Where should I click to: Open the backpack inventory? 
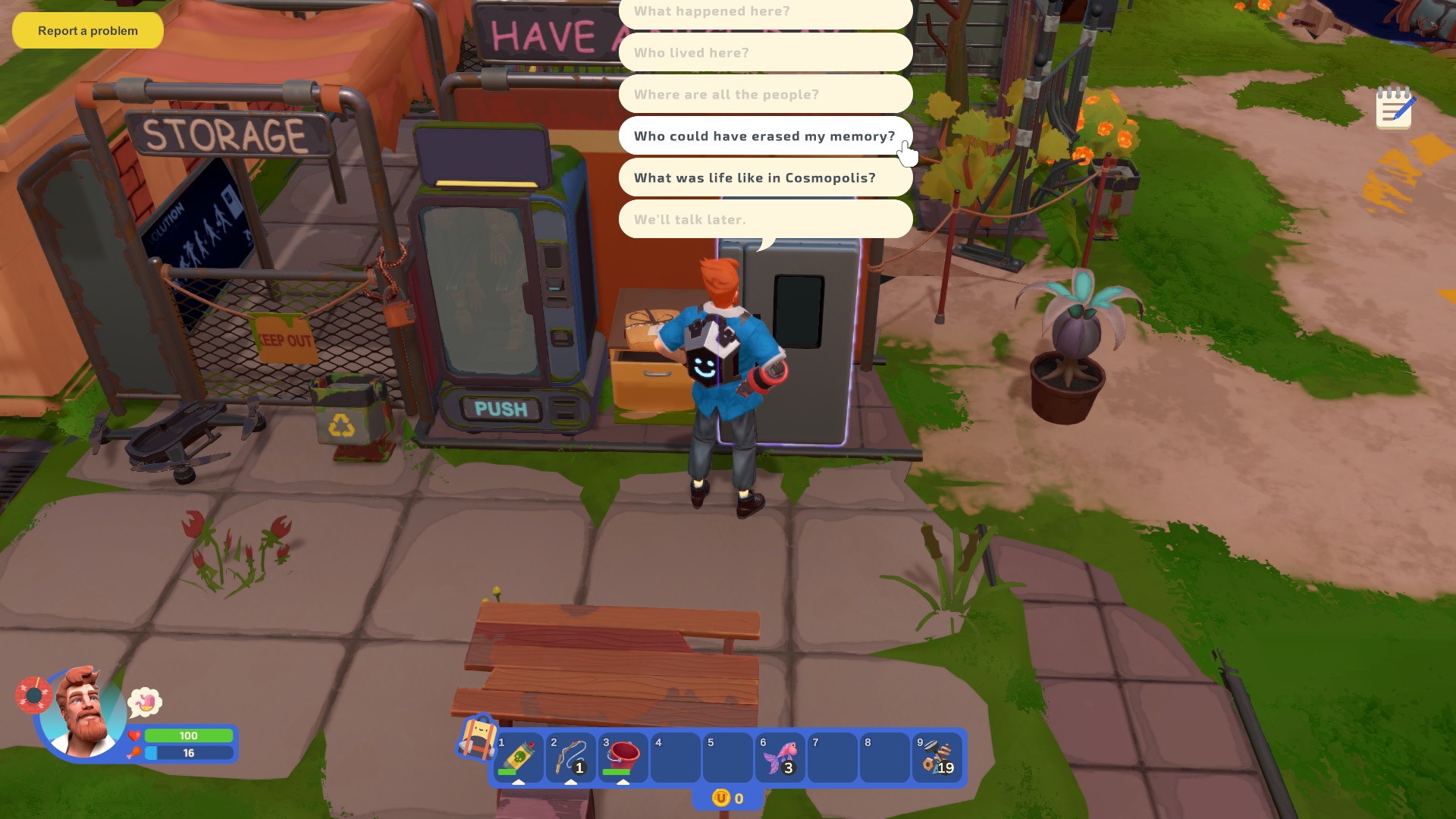[x=476, y=737]
